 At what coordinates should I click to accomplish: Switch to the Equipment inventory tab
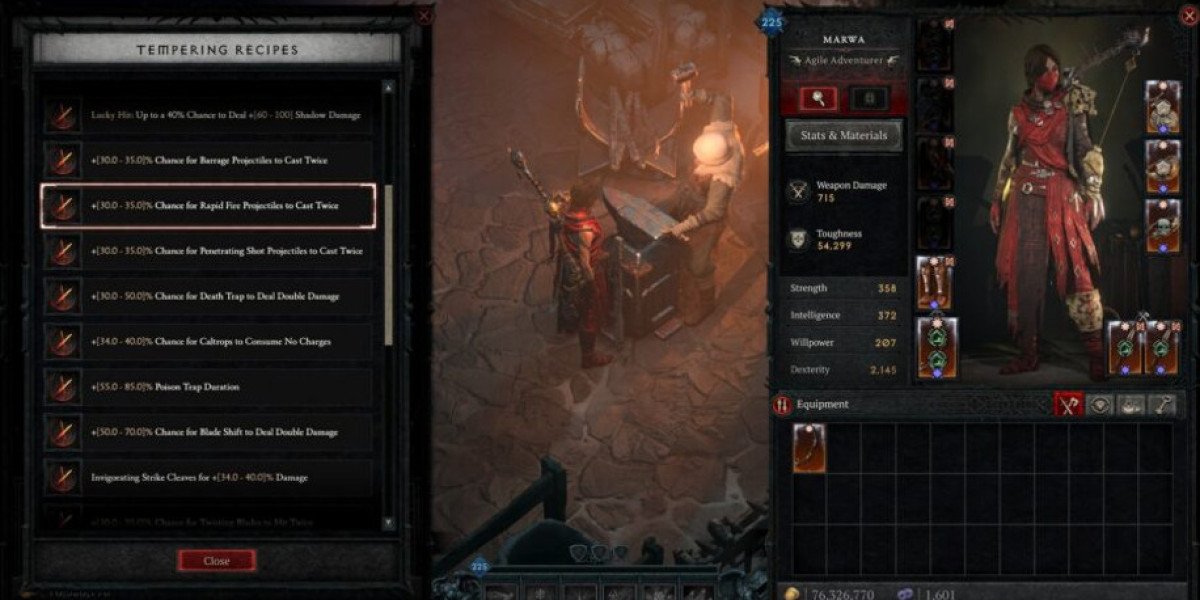[x=1069, y=404]
